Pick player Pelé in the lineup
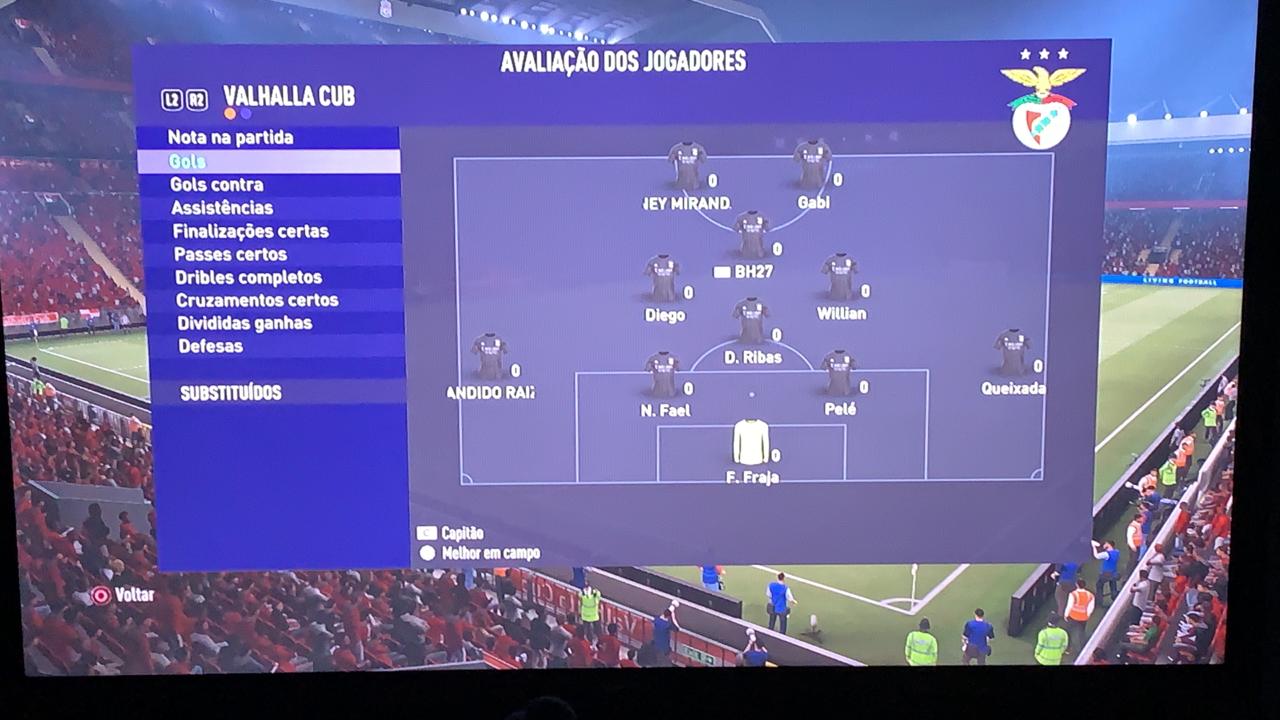The height and width of the screenshot is (720, 1280). [x=838, y=374]
